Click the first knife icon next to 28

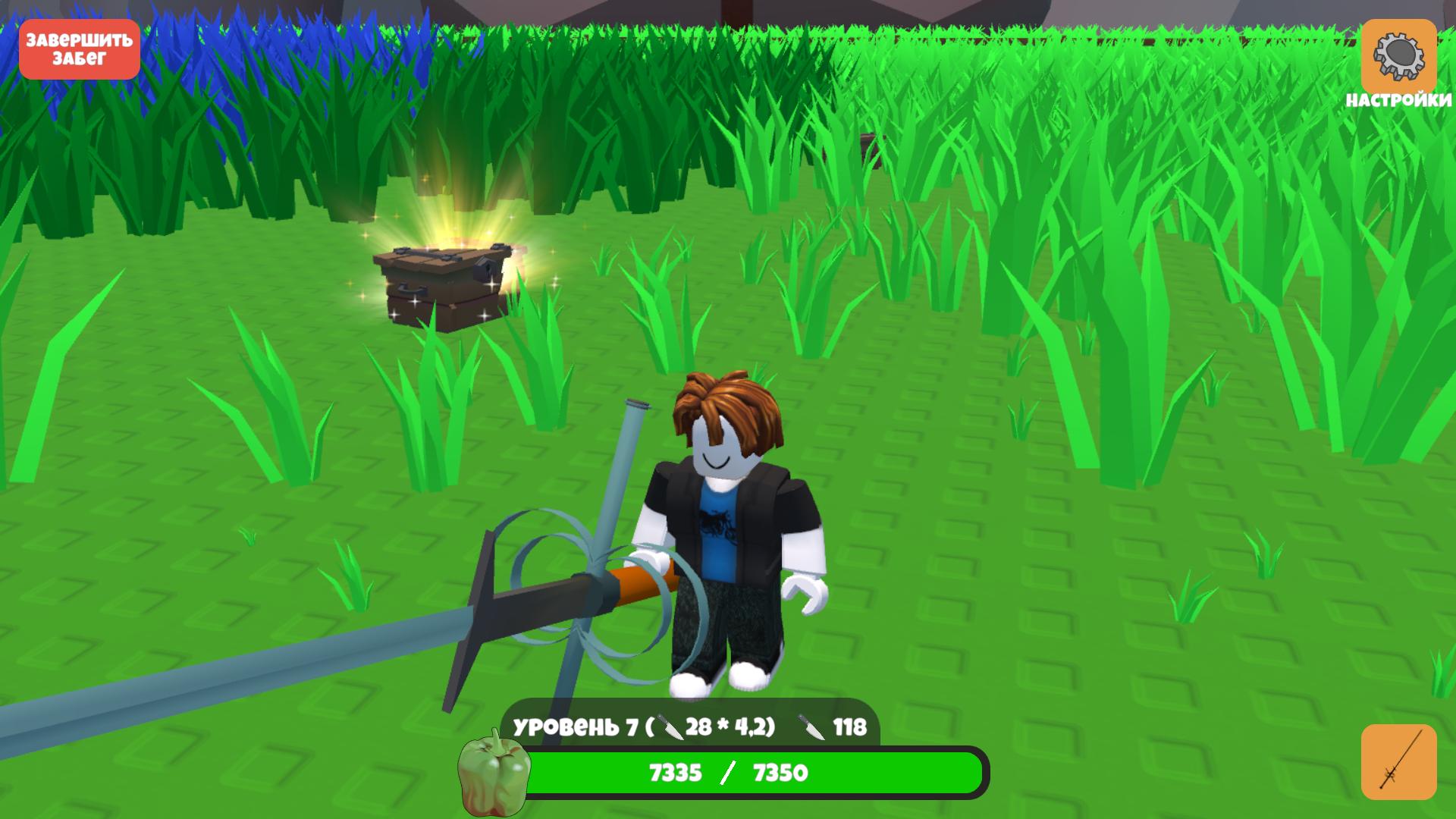(670, 727)
